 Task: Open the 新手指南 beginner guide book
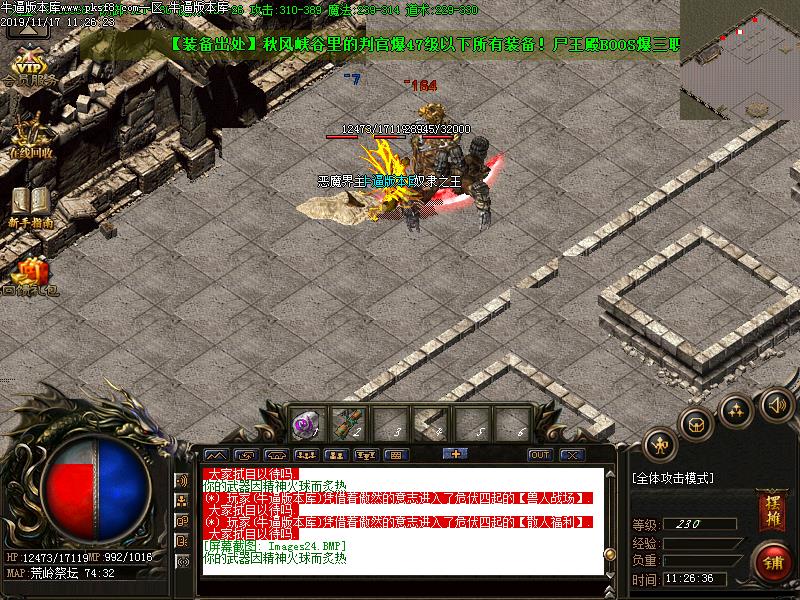coord(31,203)
